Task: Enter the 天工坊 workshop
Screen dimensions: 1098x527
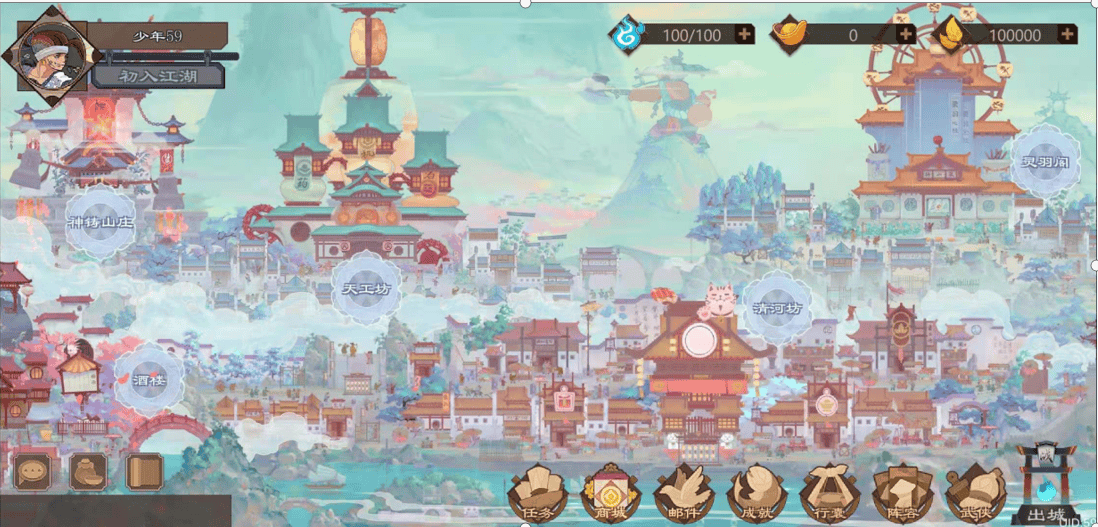Action: tap(366, 289)
